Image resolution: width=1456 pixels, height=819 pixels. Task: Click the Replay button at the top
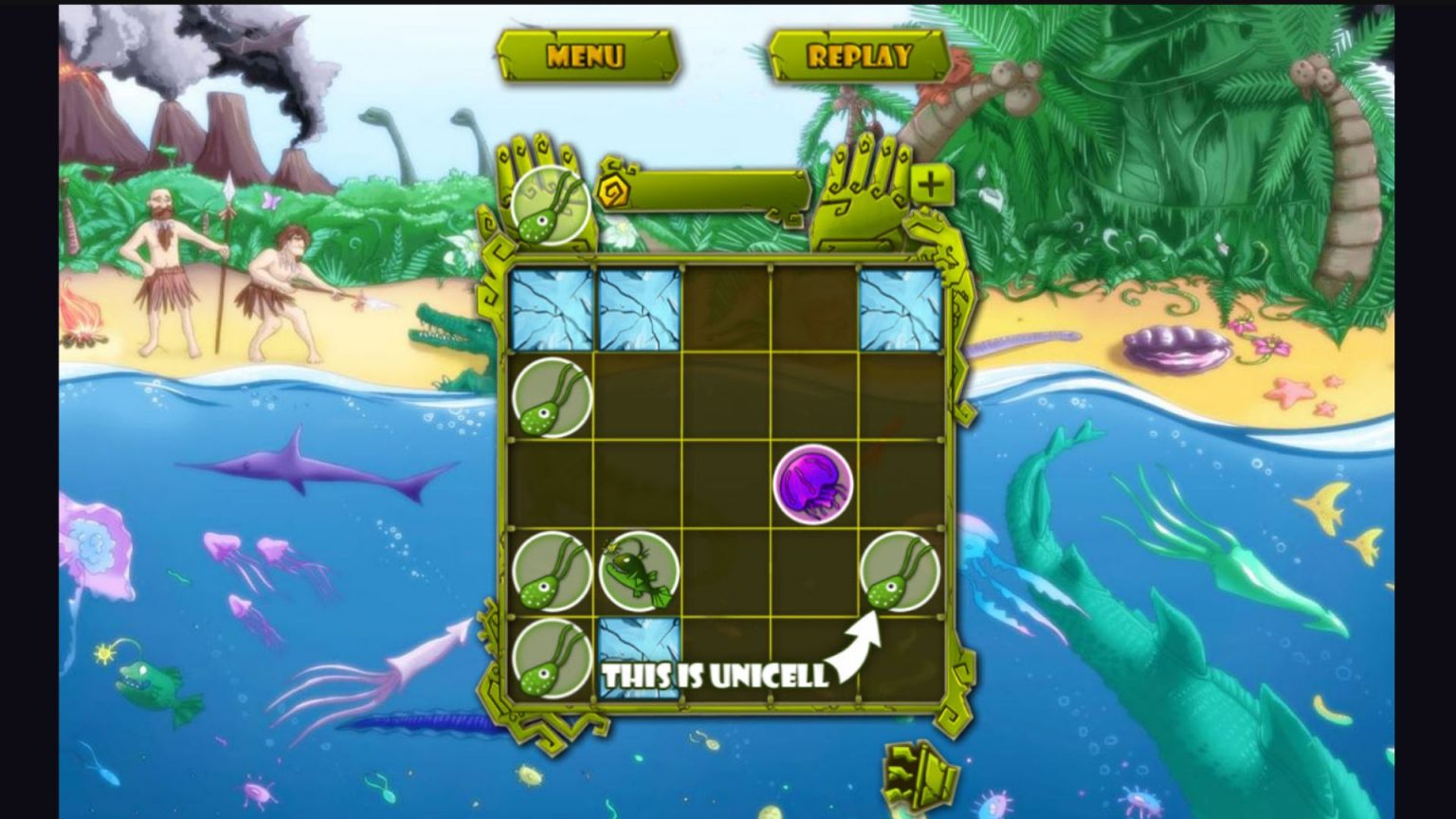859,56
